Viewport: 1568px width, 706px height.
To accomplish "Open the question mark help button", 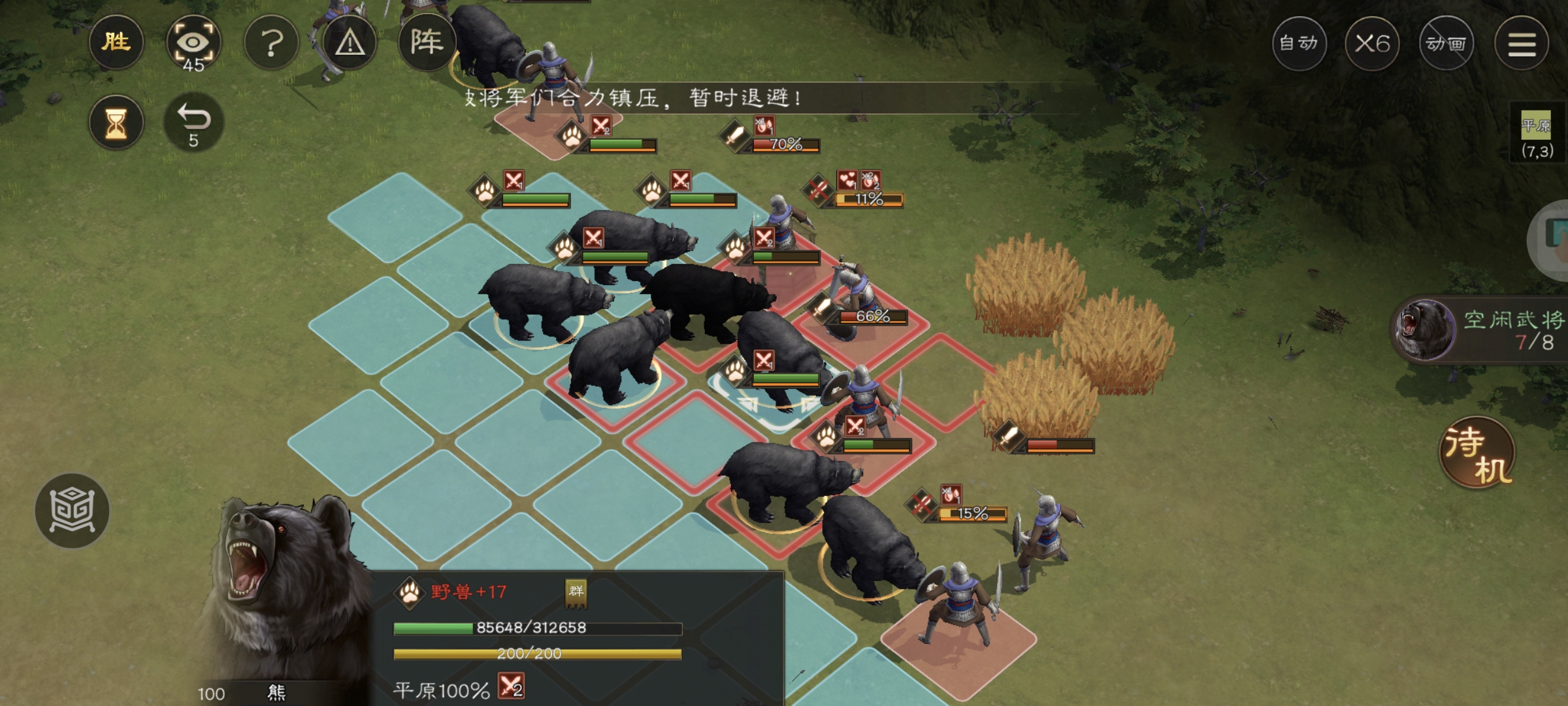I will pyautogui.click(x=271, y=43).
